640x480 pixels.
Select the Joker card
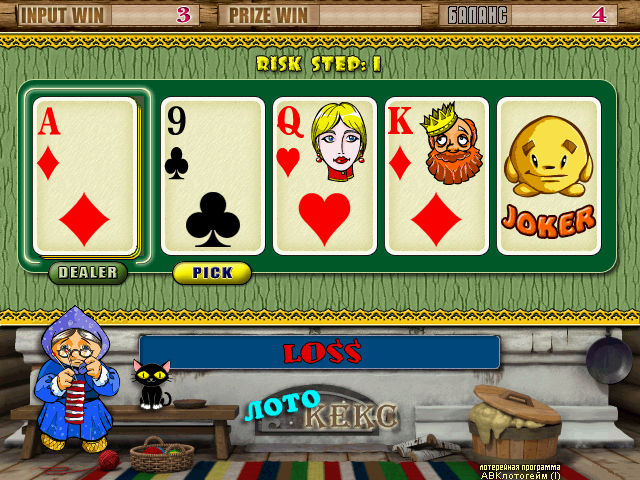[x=548, y=176]
